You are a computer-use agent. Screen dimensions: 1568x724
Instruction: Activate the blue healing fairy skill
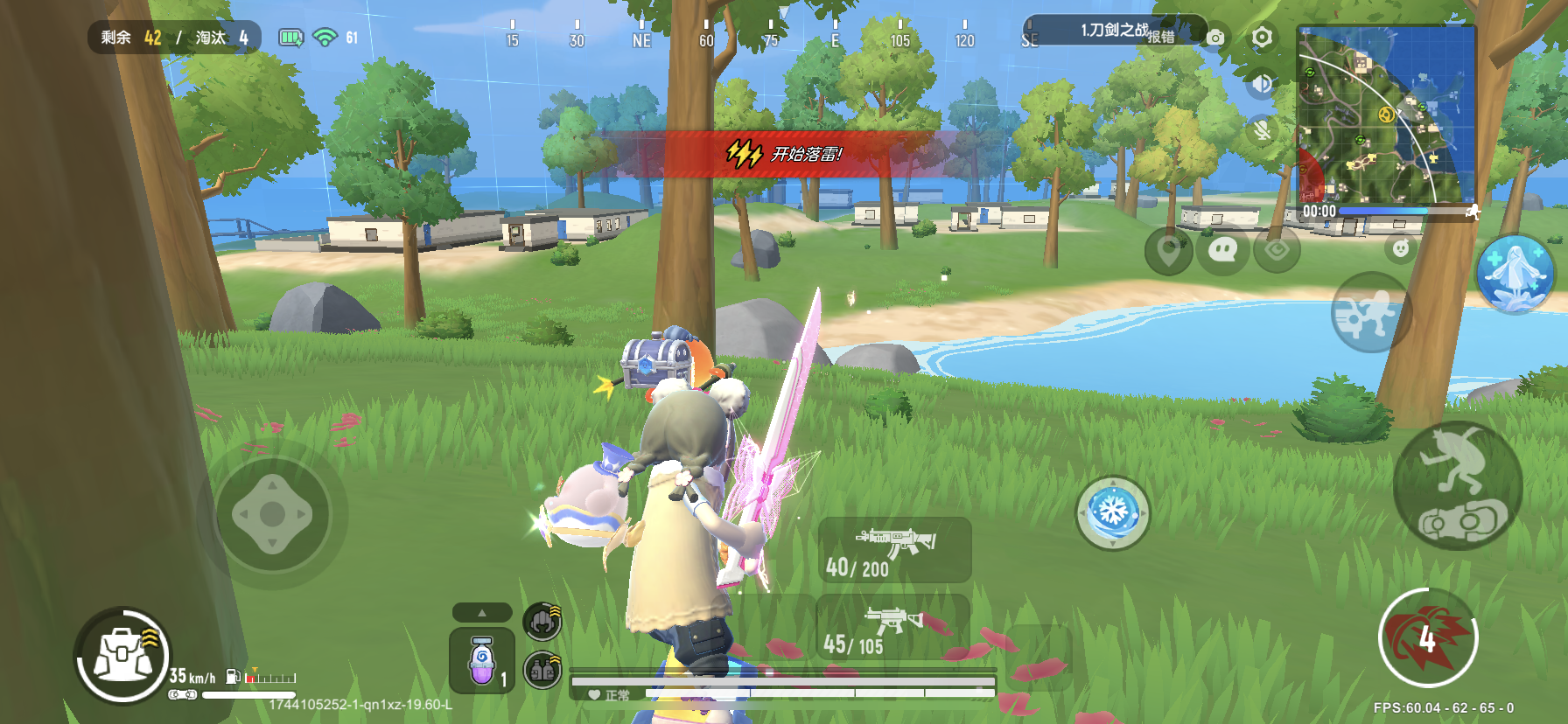click(1515, 274)
